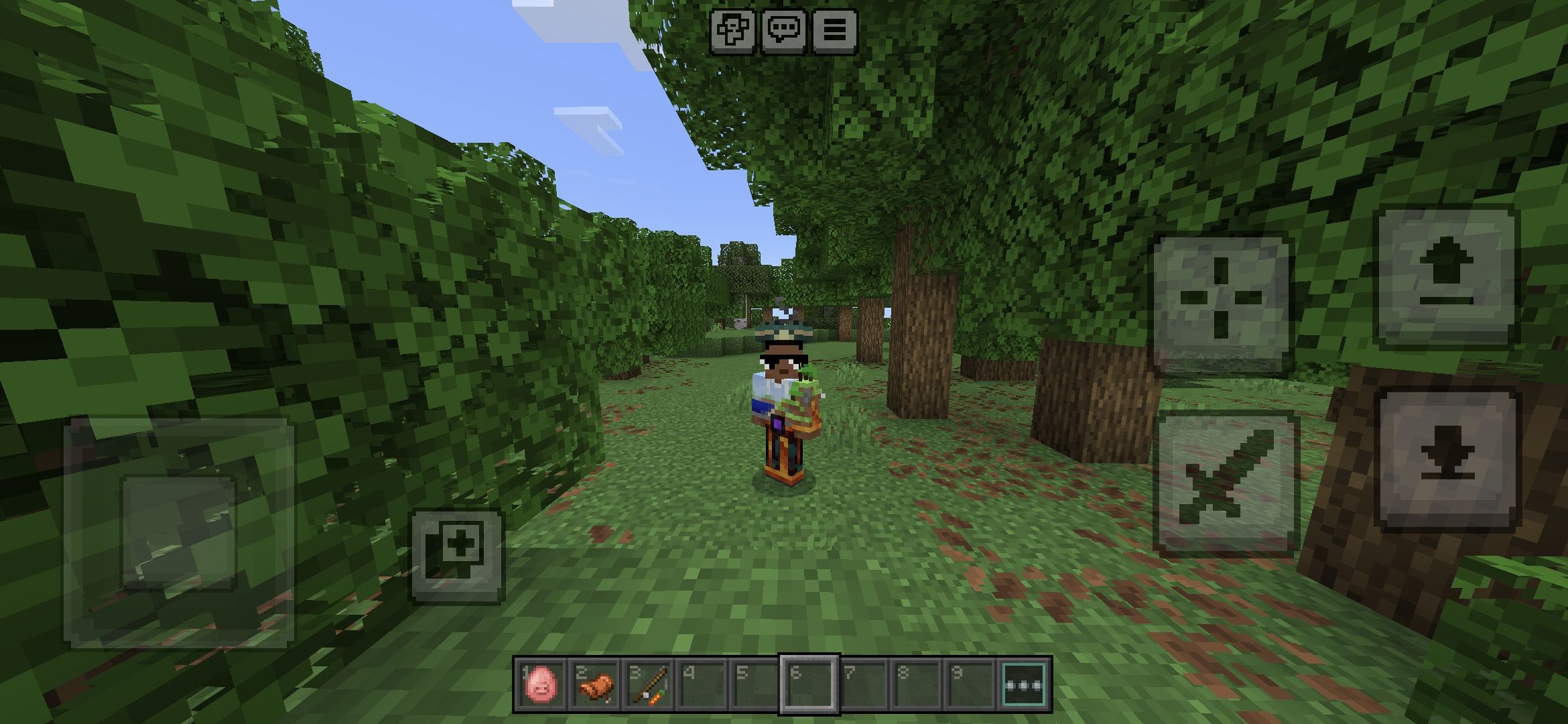Open the pause menu with three lines
This screenshot has width=1568, height=724.
(x=834, y=31)
